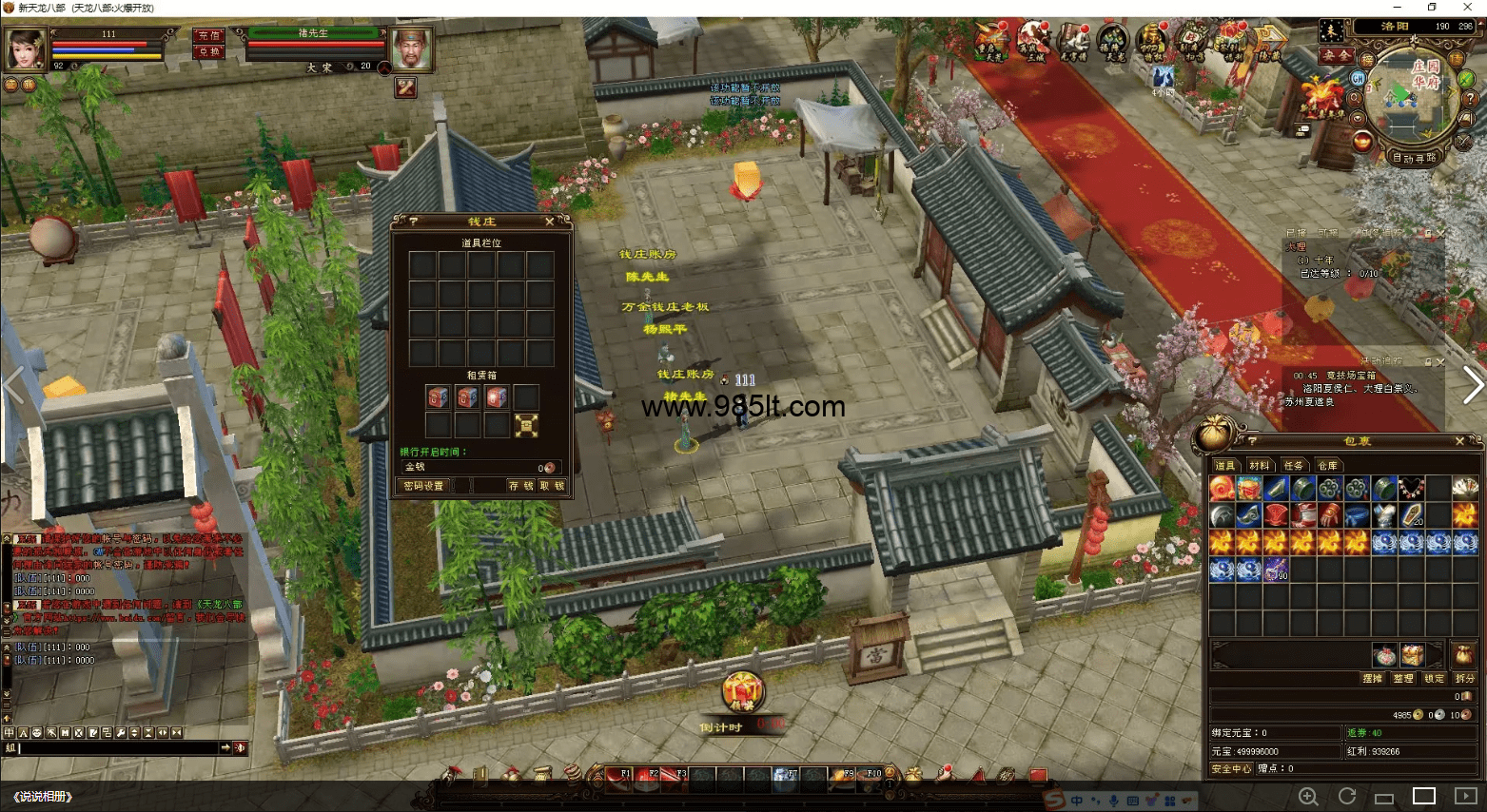1487x812 pixels.
Task: Close the 包裹 inventory window
Action: [x=1460, y=441]
